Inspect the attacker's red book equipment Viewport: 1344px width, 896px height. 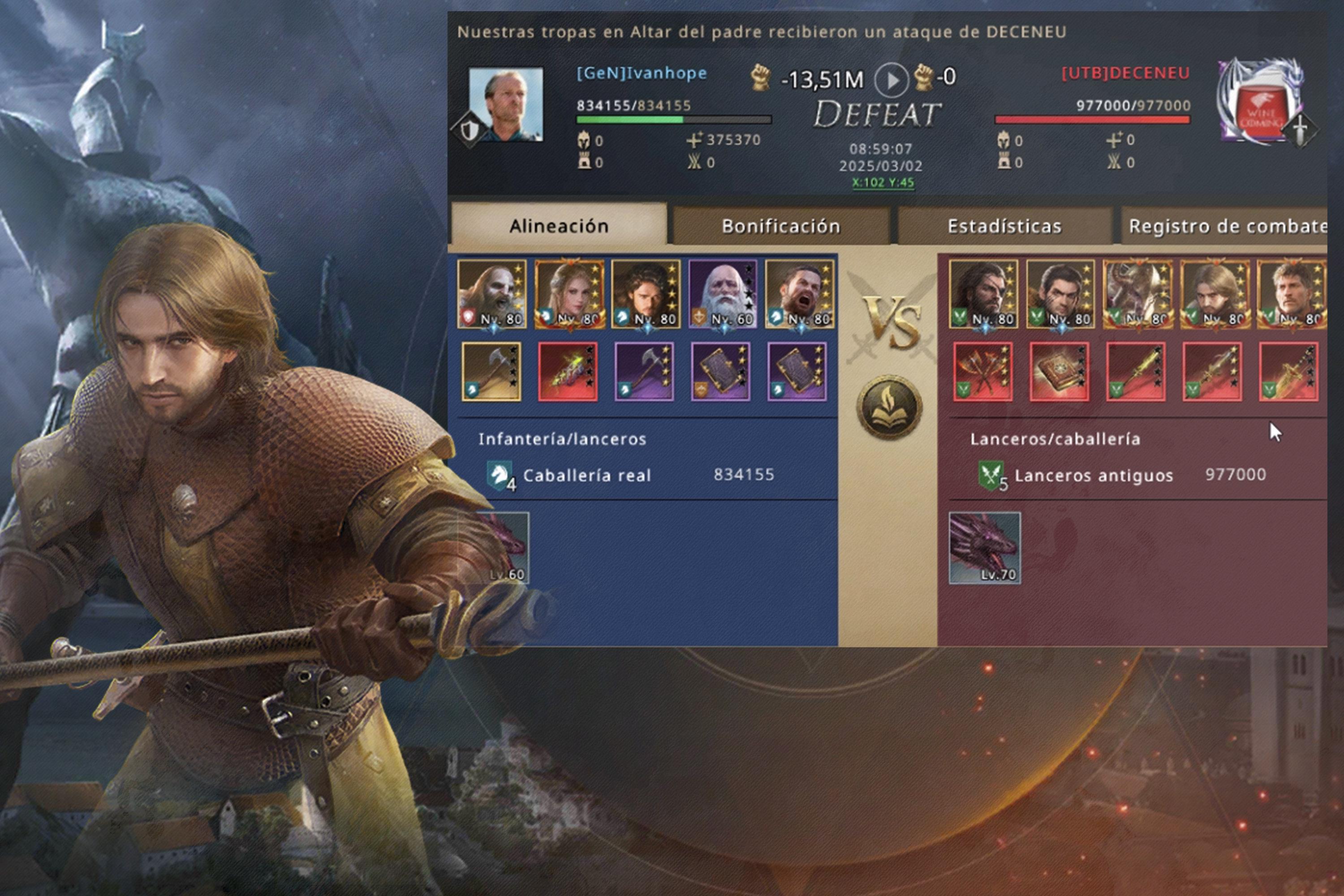click(x=1059, y=371)
